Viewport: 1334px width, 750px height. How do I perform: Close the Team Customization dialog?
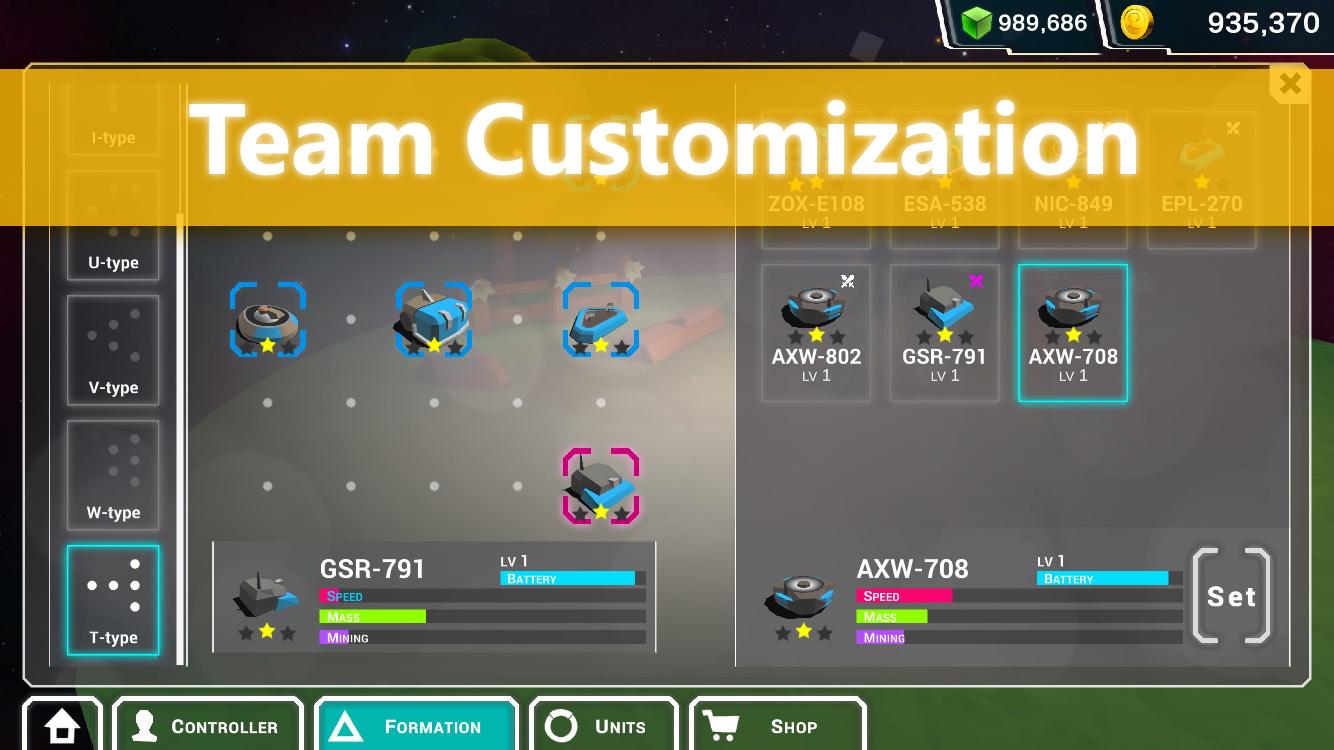click(x=1289, y=84)
